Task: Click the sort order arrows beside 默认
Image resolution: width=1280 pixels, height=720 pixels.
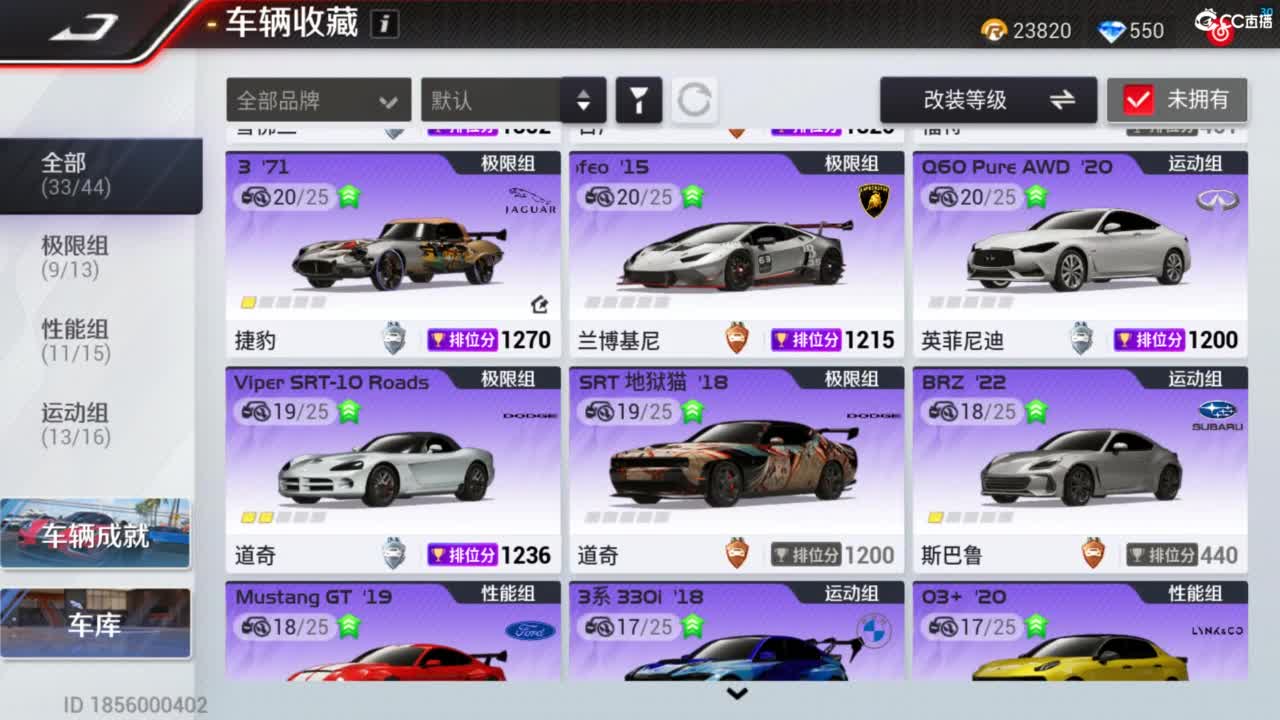Action: pos(583,100)
